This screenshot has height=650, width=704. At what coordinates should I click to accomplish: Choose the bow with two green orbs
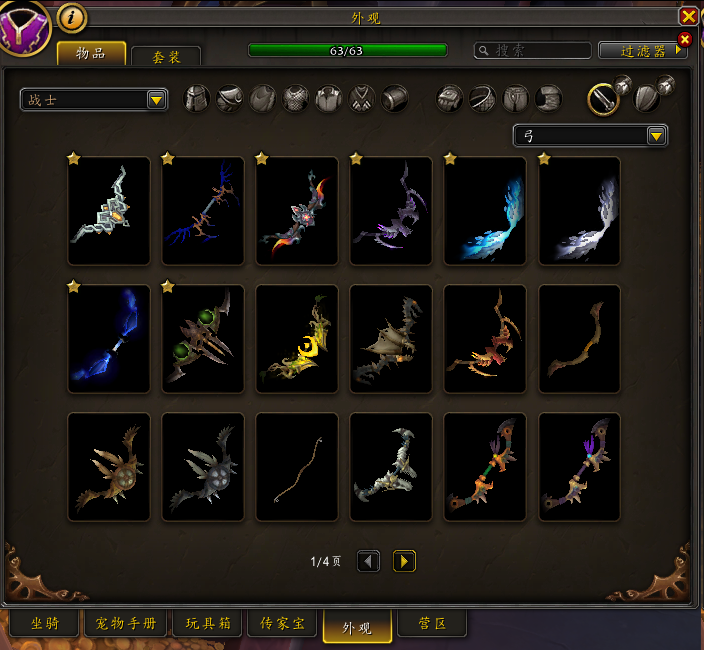click(x=203, y=339)
